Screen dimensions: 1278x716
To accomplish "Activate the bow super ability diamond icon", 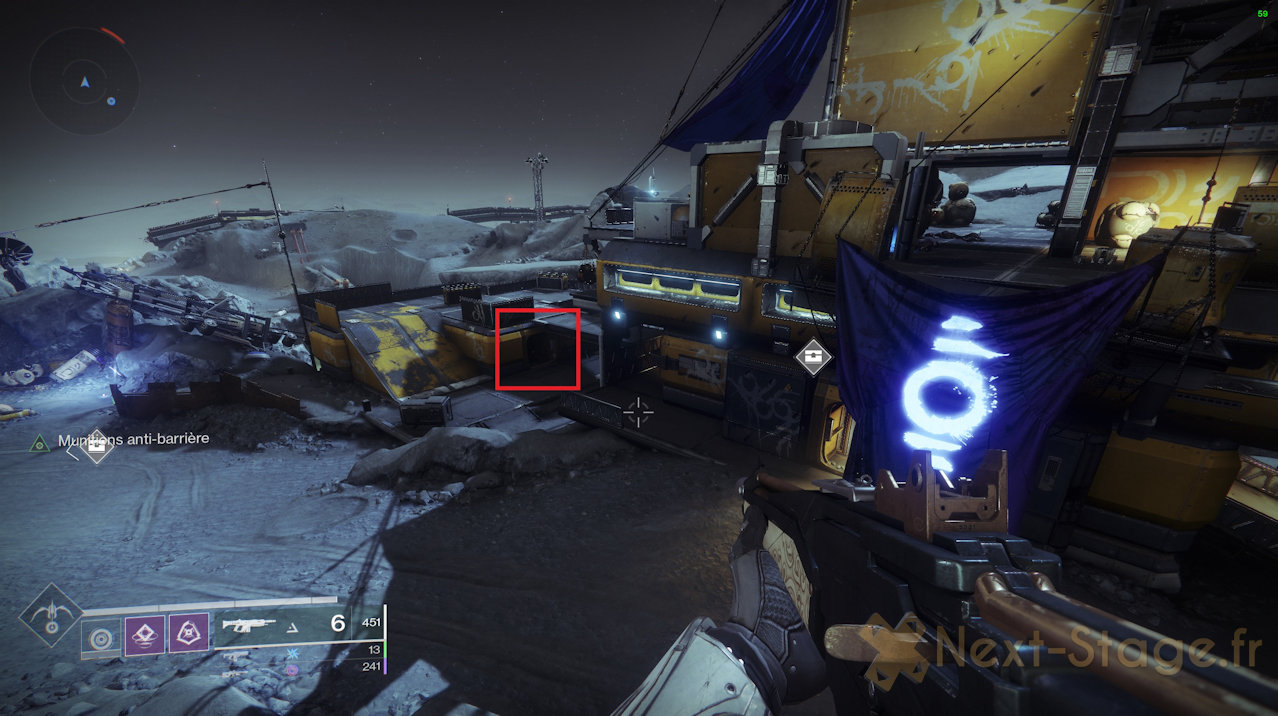I will pos(49,614).
